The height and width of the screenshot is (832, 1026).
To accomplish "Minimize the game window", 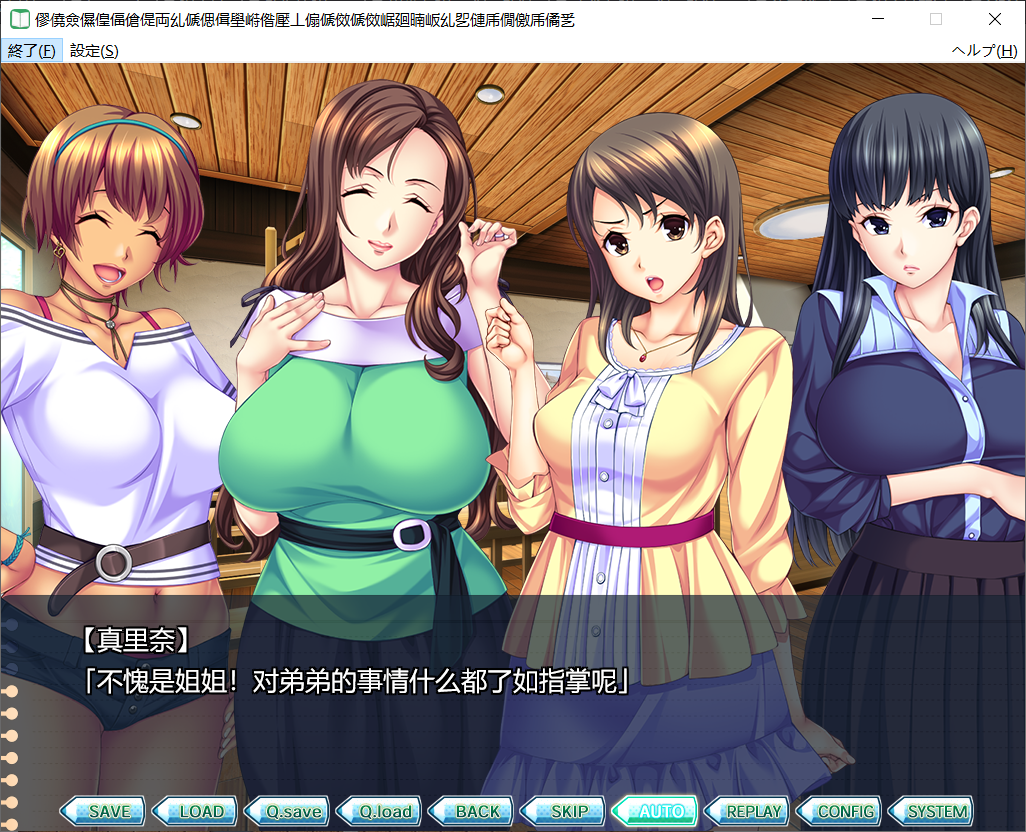I will click(878, 19).
